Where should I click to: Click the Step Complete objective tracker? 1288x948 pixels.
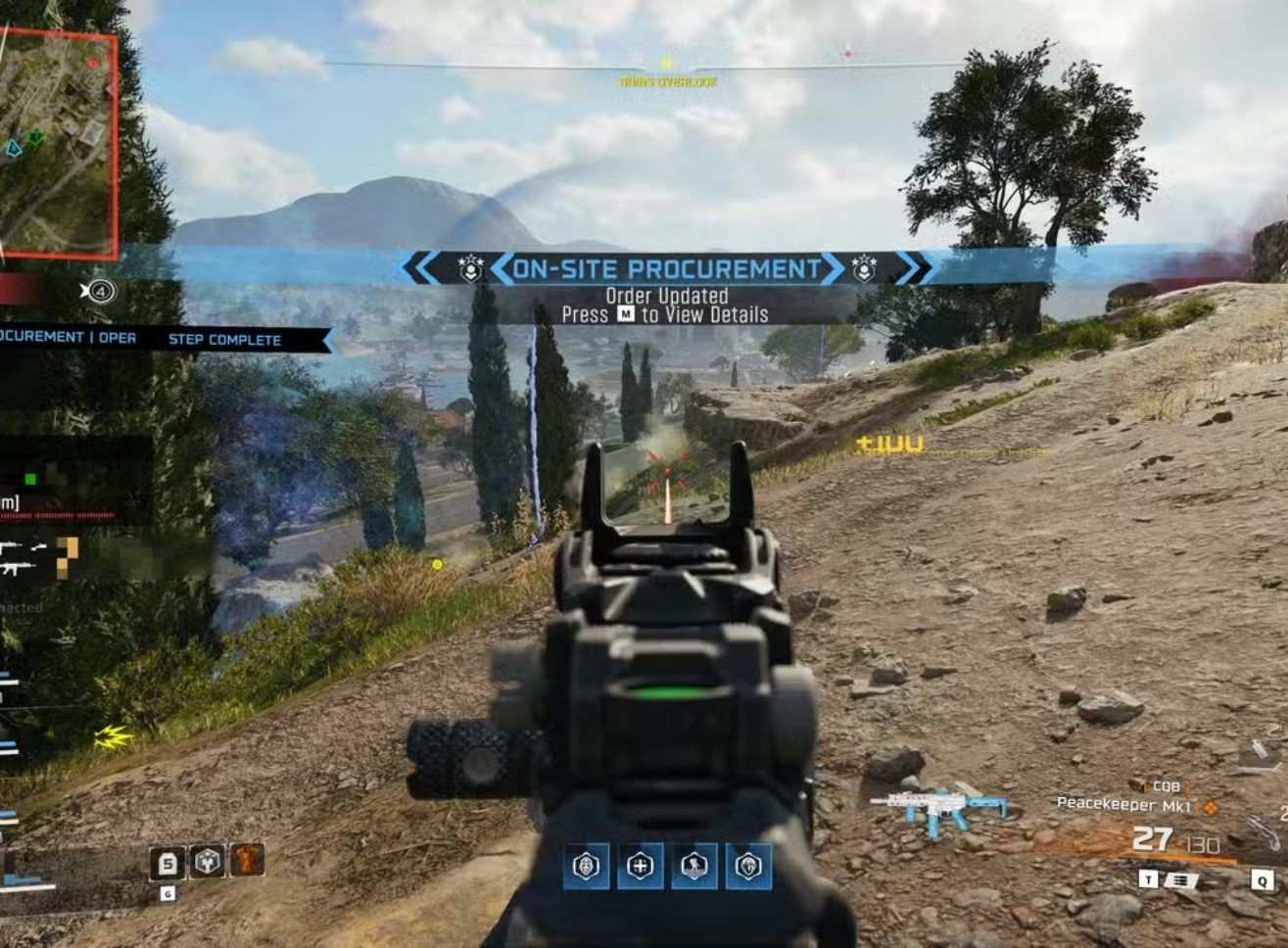click(224, 340)
